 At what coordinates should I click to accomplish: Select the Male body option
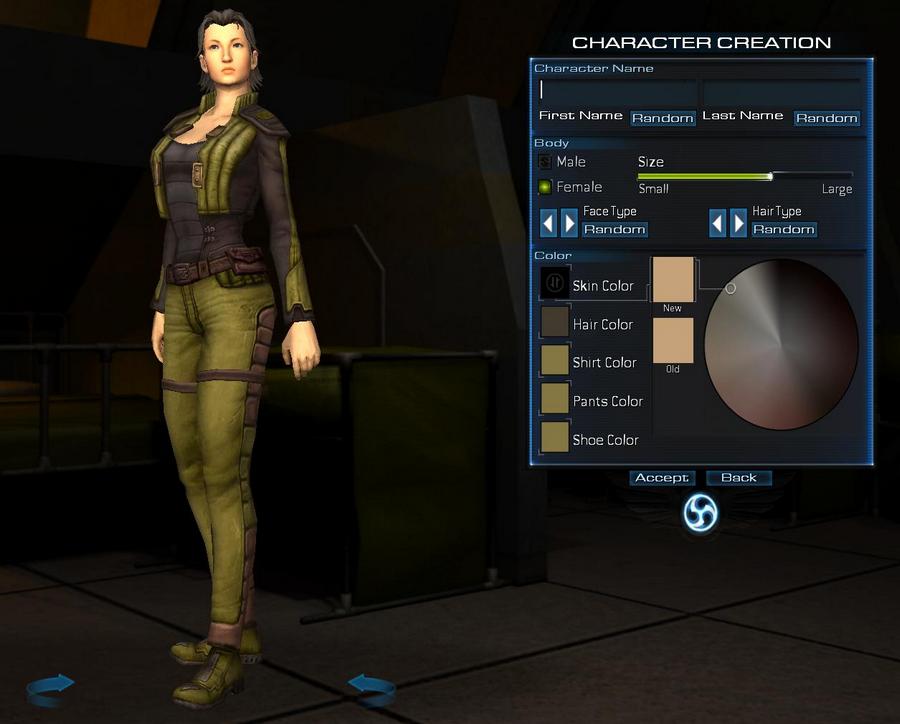pos(545,162)
